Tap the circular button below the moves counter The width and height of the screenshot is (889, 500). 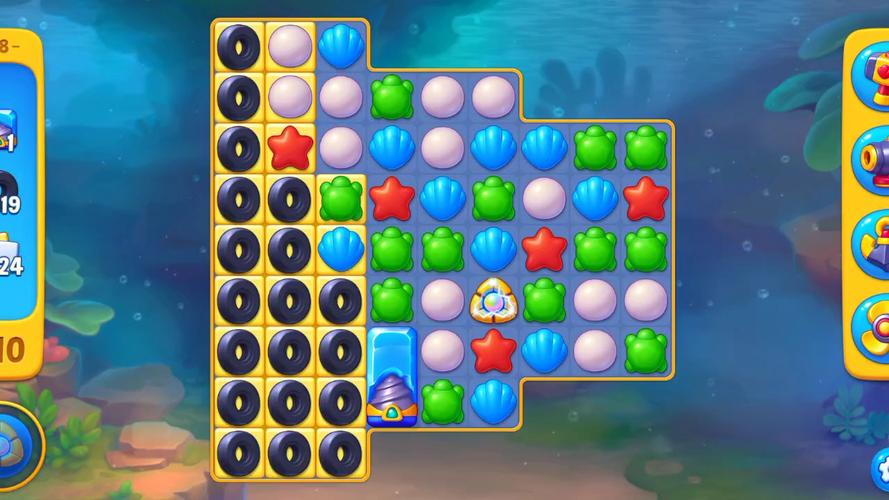tap(14, 445)
